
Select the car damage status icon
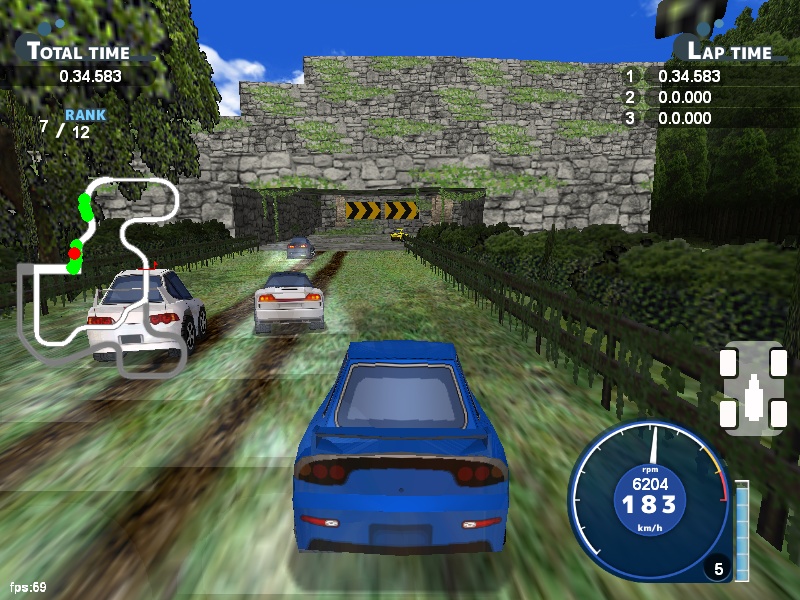tap(751, 388)
